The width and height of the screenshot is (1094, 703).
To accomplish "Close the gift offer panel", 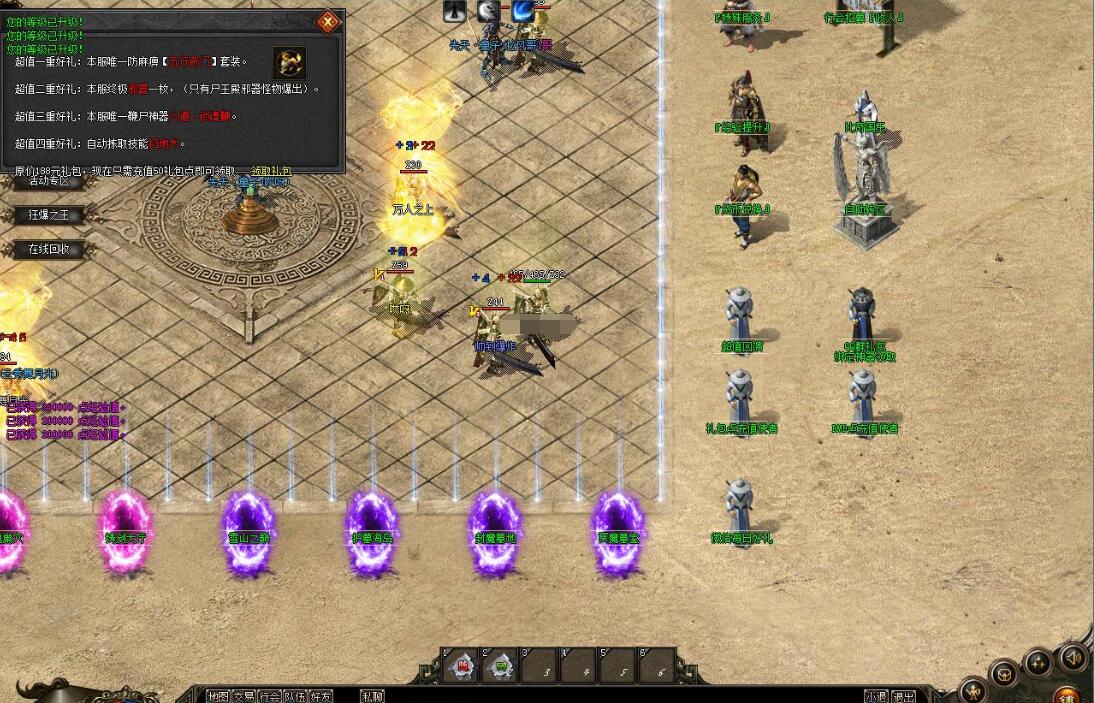I will pyautogui.click(x=328, y=21).
